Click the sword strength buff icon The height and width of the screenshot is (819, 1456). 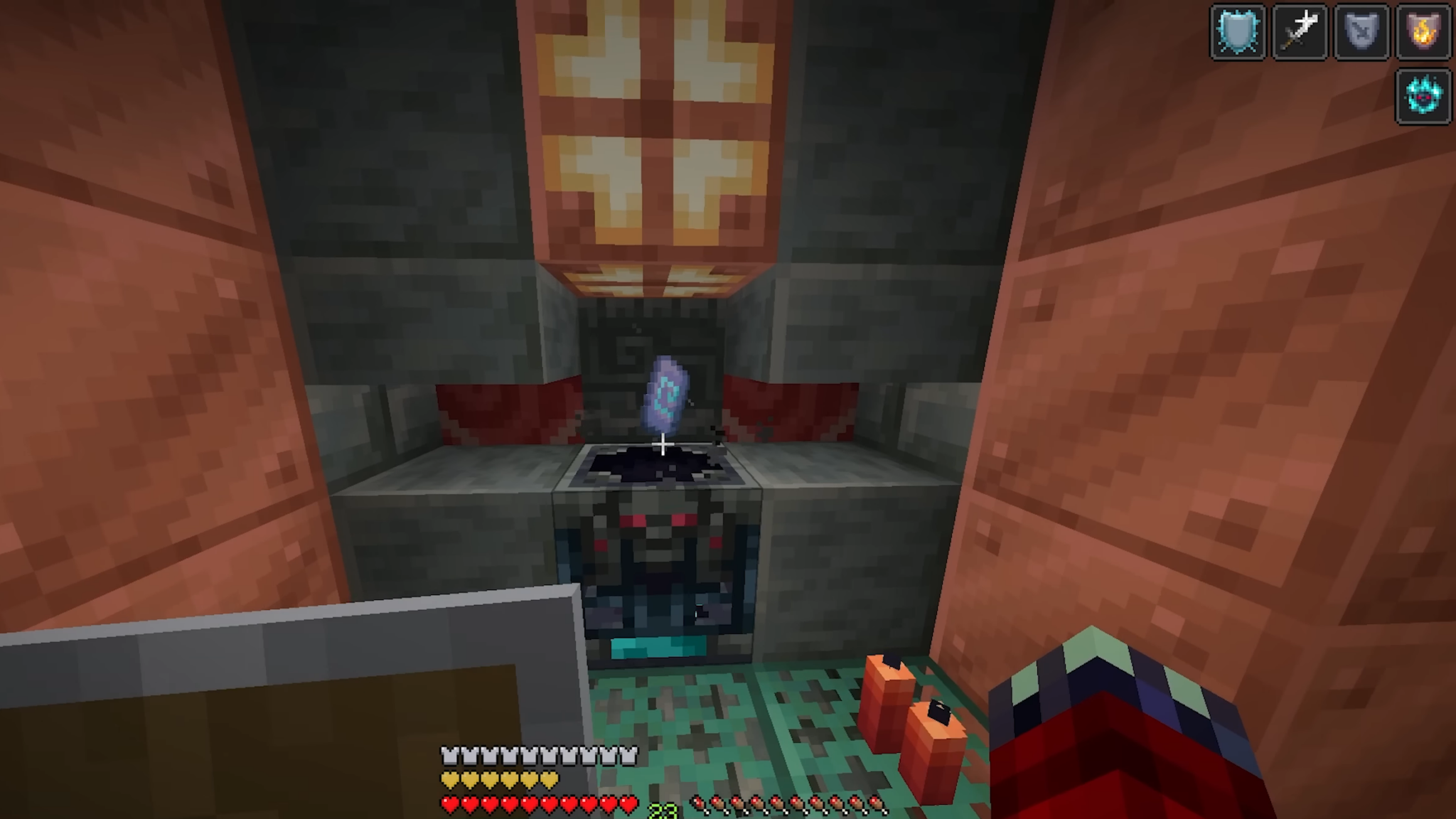[1300, 31]
